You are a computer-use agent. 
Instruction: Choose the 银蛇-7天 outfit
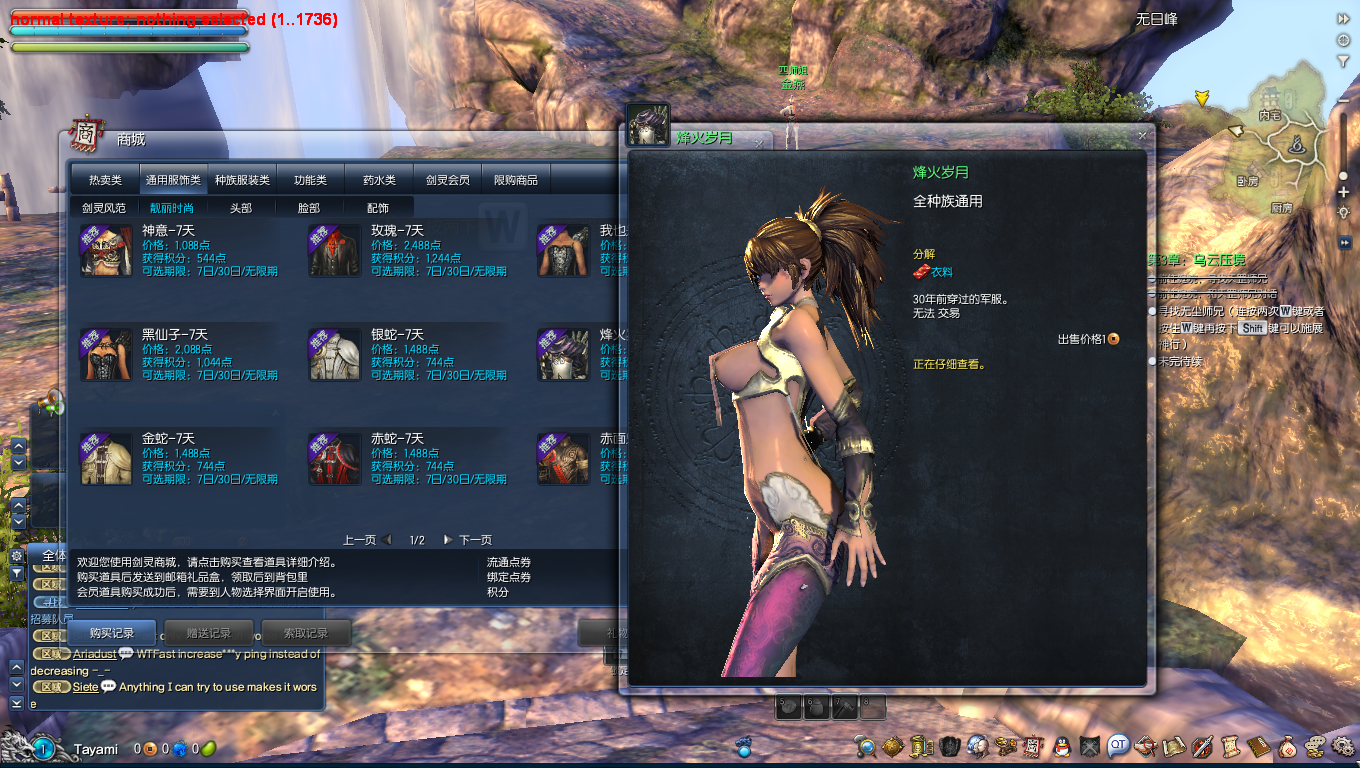(x=335, y=355)
